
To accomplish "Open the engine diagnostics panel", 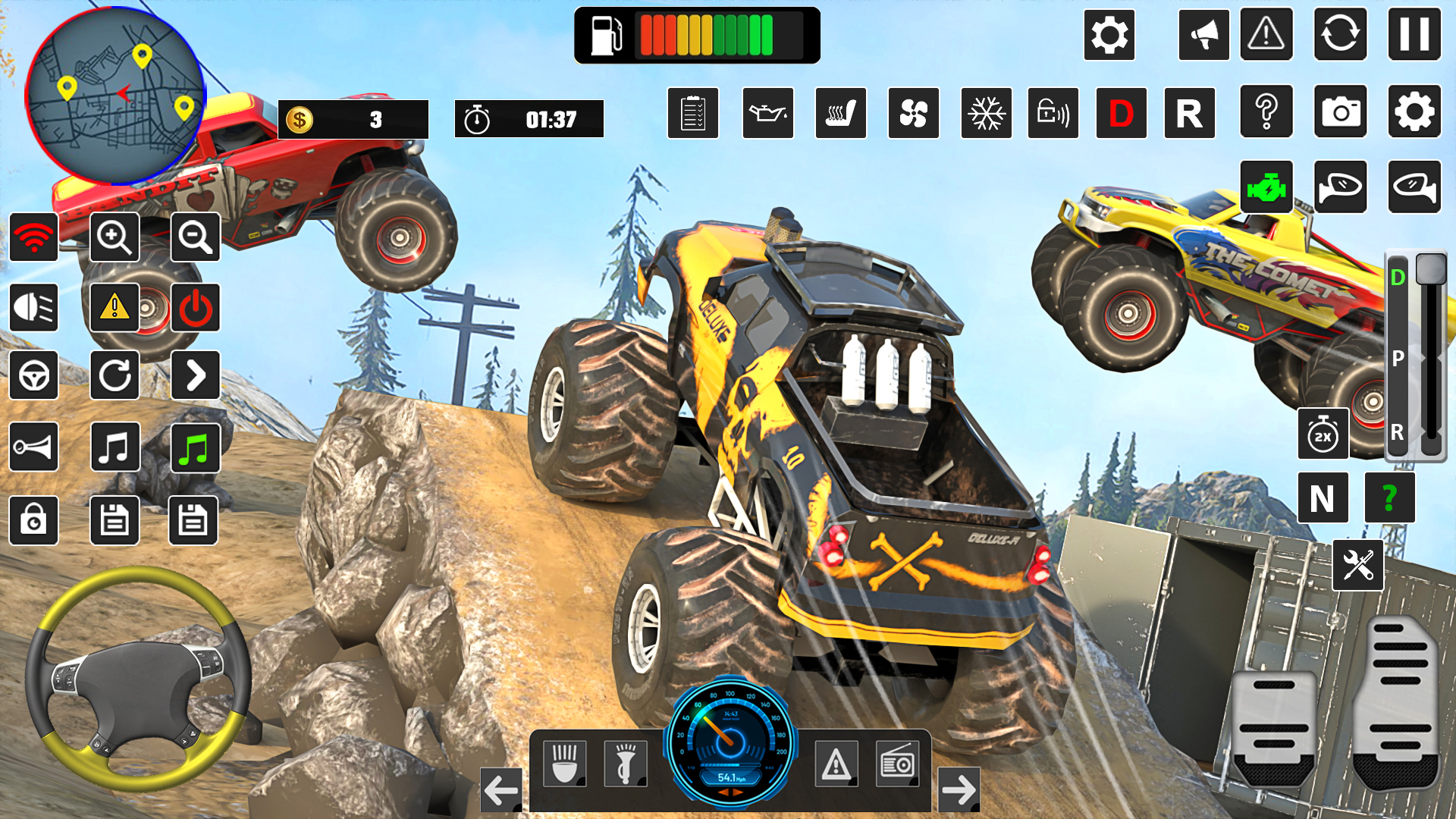I will 1266,187.
